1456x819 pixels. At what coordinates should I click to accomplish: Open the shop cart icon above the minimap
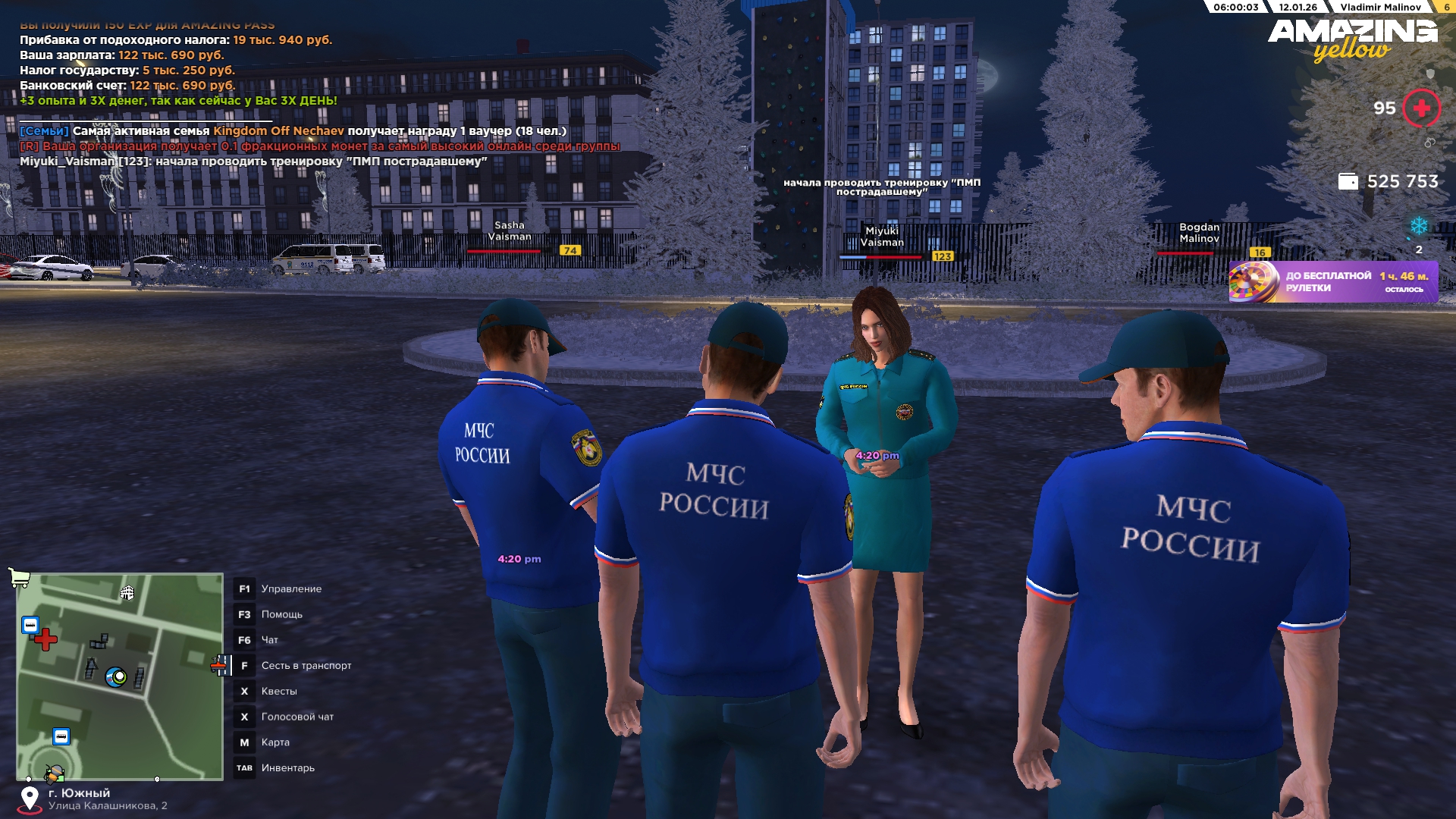[x=19, y=579]
